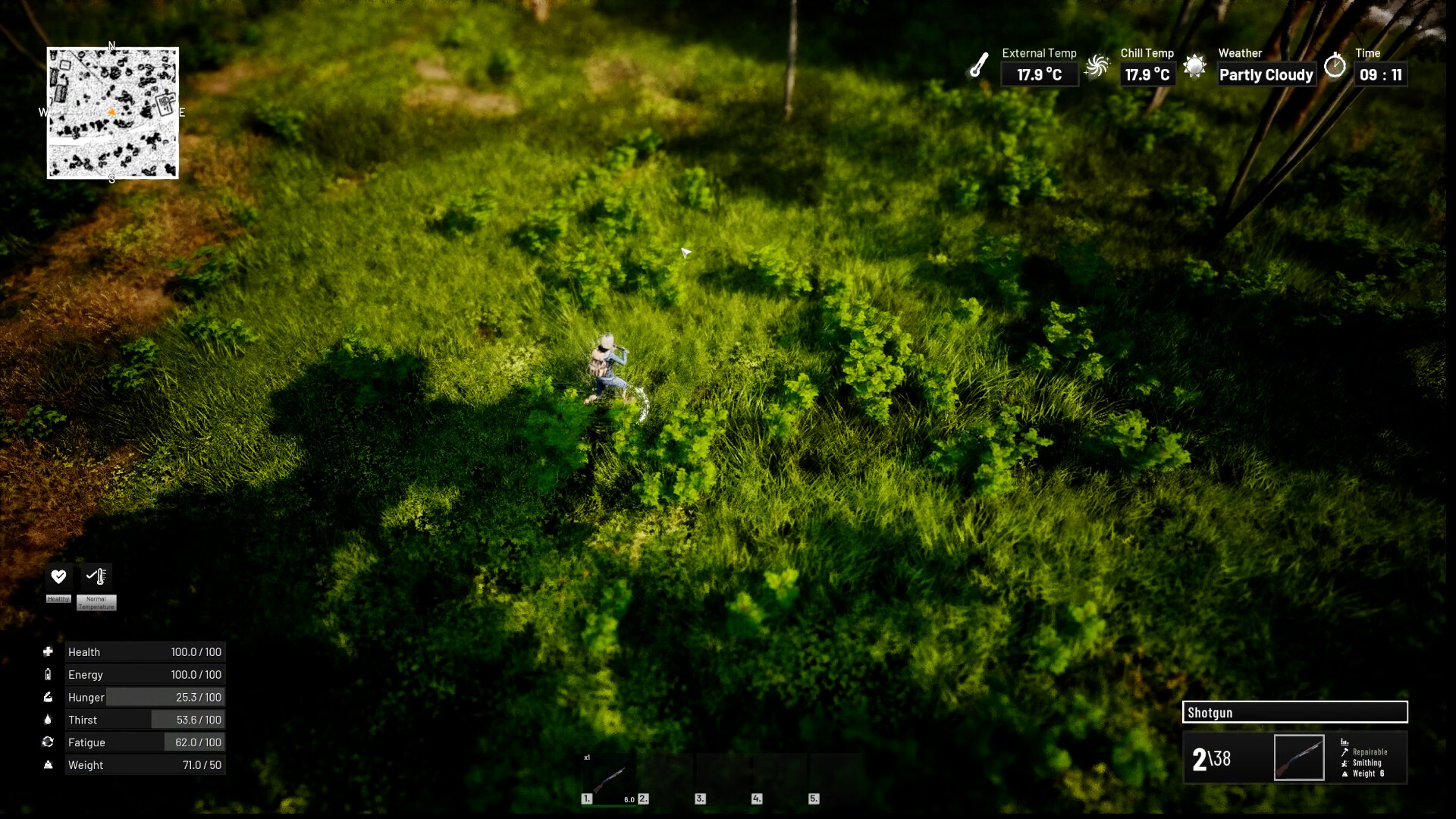
Task: Toggle the Smithing anvil indicator
Action: tap(1344, 765)
